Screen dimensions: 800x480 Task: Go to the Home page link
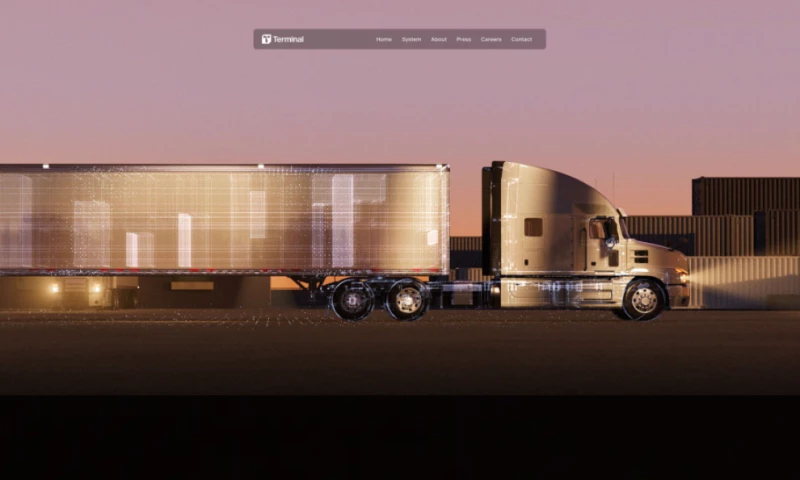tap(384, 39)
